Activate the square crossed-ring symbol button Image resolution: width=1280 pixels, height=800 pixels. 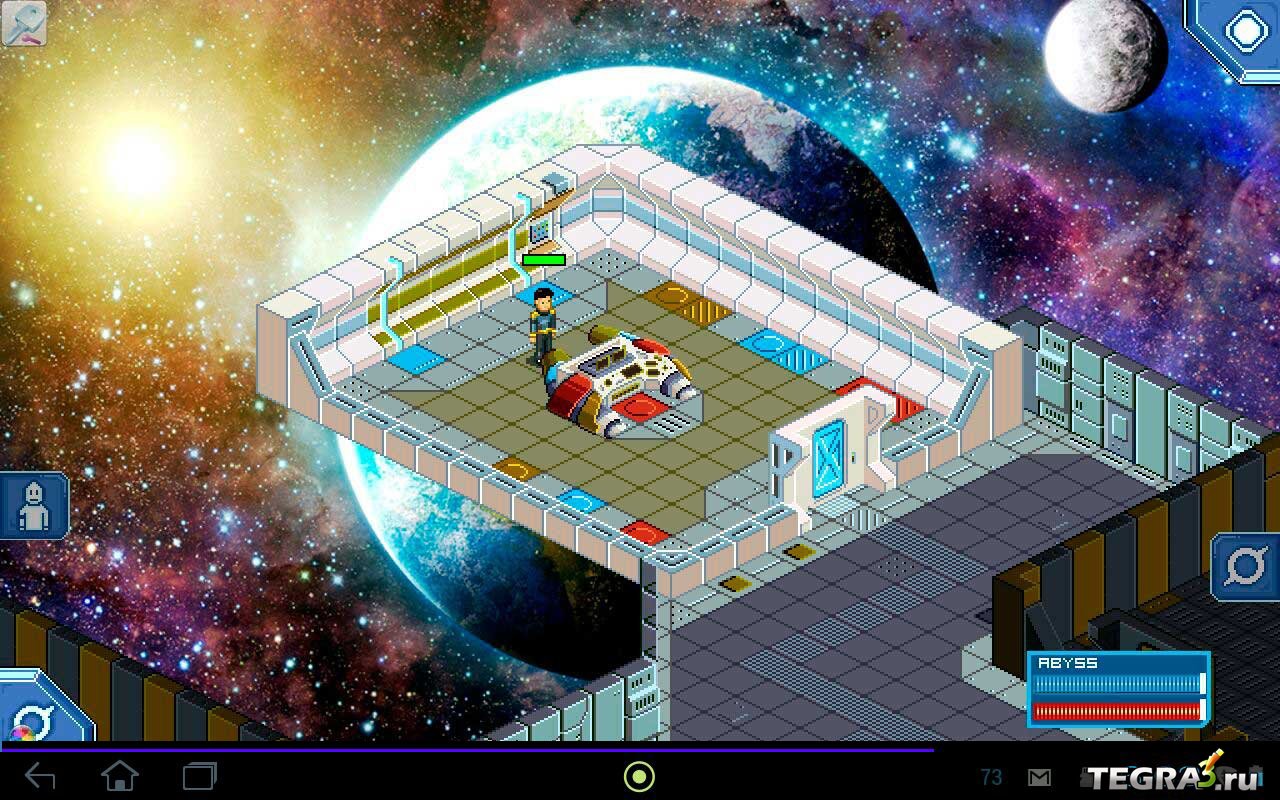pyautogui.click(x=1245, y=568)
